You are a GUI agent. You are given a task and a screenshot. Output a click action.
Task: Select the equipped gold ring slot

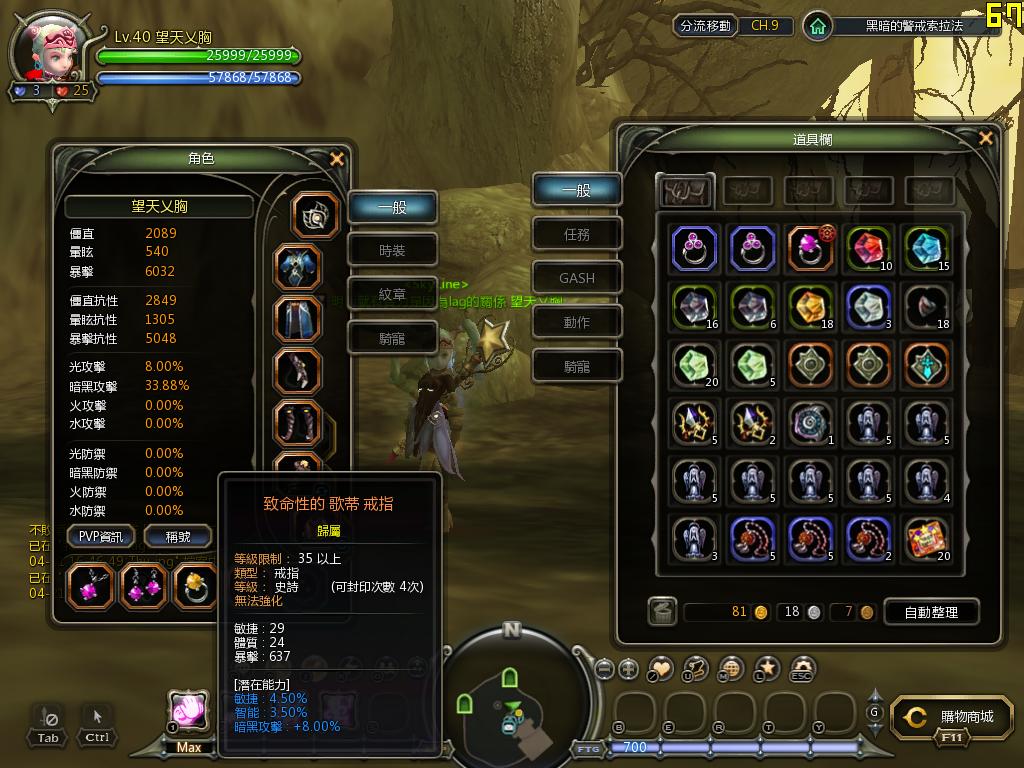pos(196,586)
